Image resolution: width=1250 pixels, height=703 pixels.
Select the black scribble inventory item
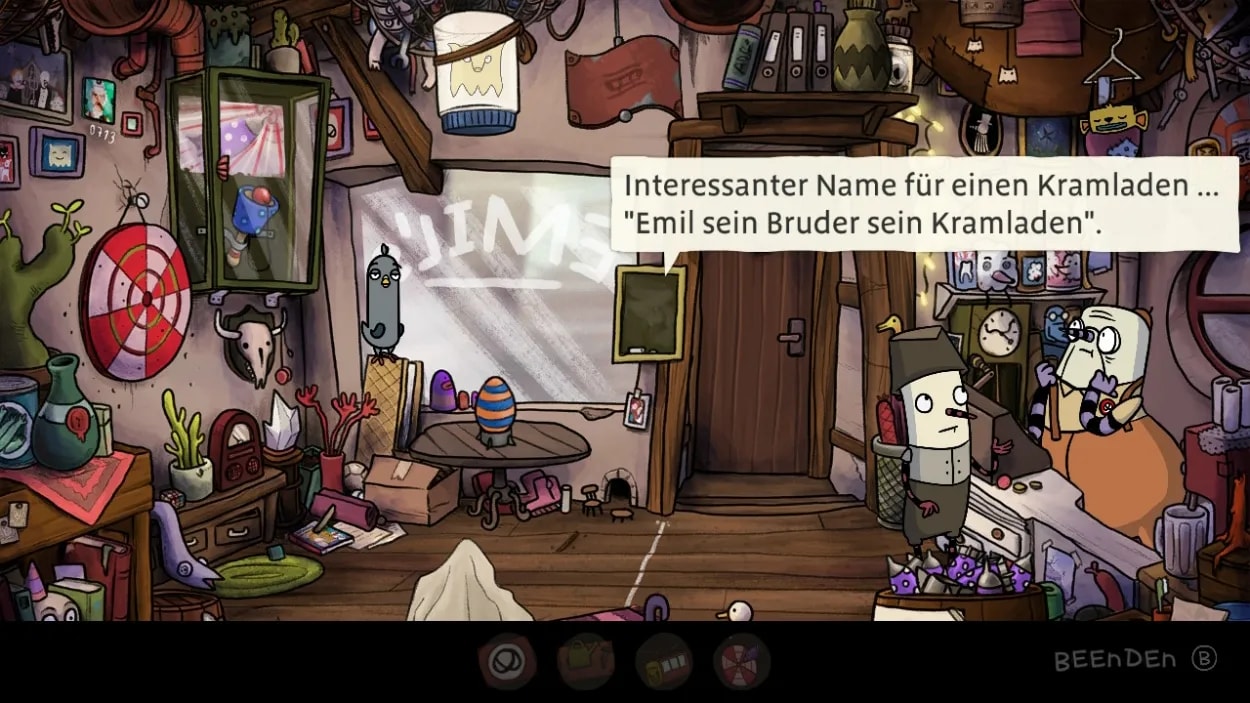pyautogui.click(x=507, y=661)
